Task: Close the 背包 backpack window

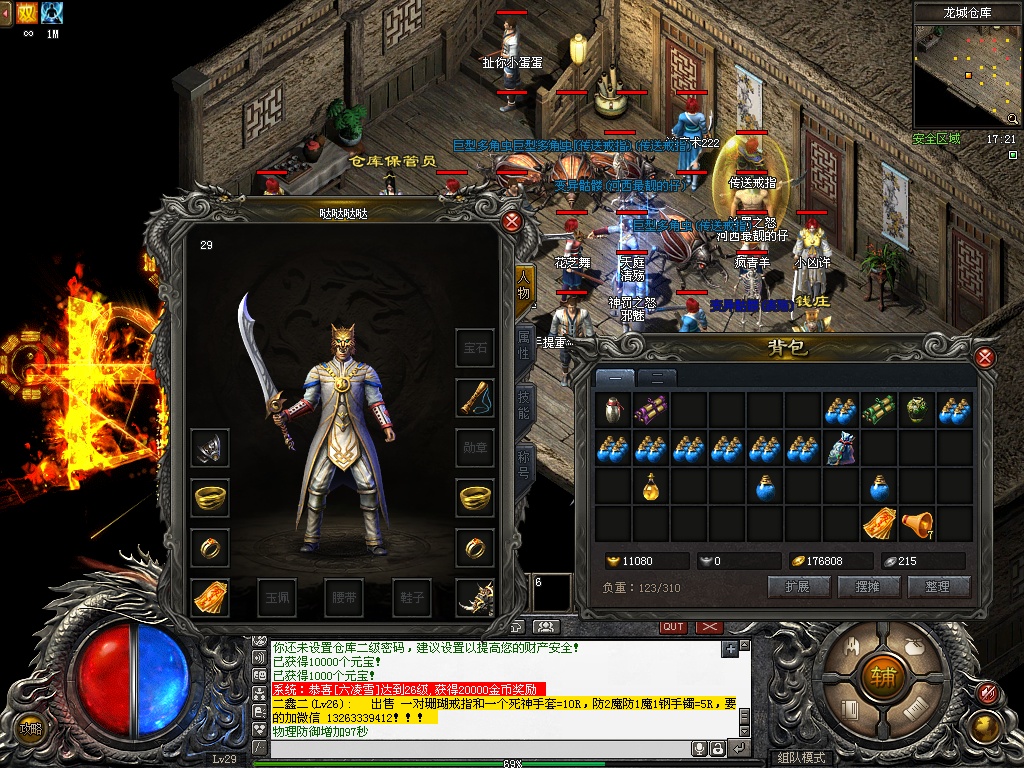Action: pyautogui.click(x=985, y=358)
